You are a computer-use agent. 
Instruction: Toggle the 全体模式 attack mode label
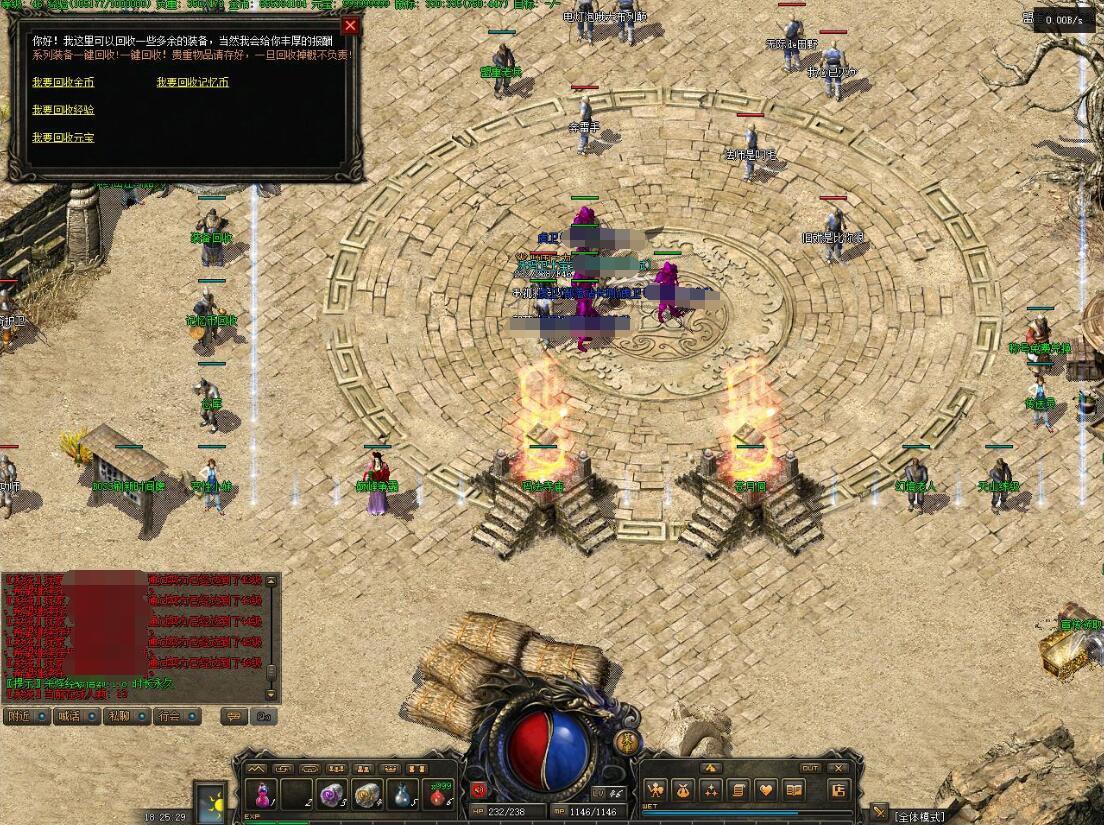tap(919, 816)
